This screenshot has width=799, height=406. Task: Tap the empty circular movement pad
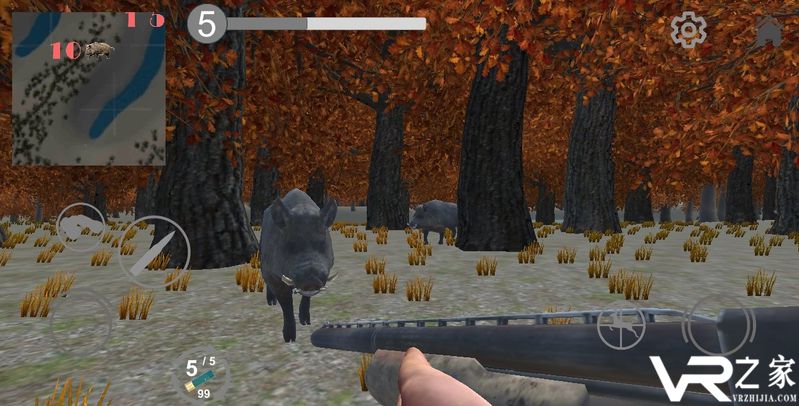click(81, 323)
